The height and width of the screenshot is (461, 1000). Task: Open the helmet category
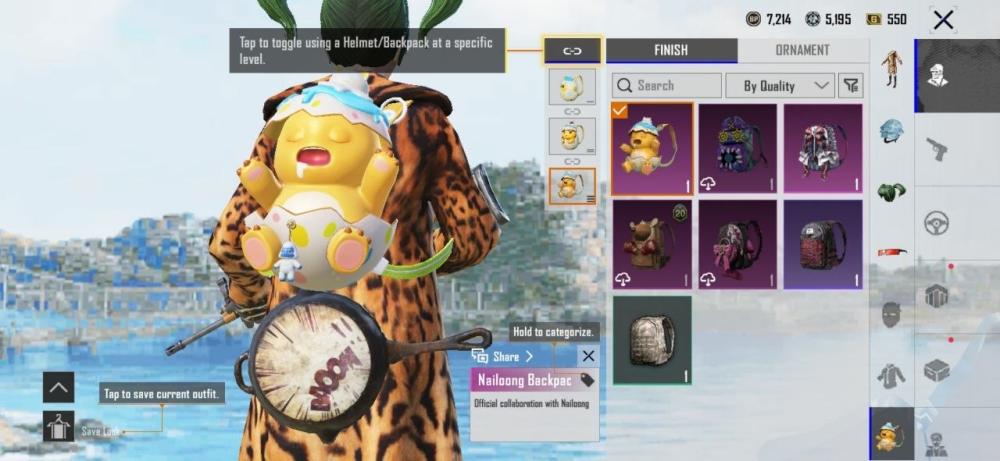tap(891, 132)
